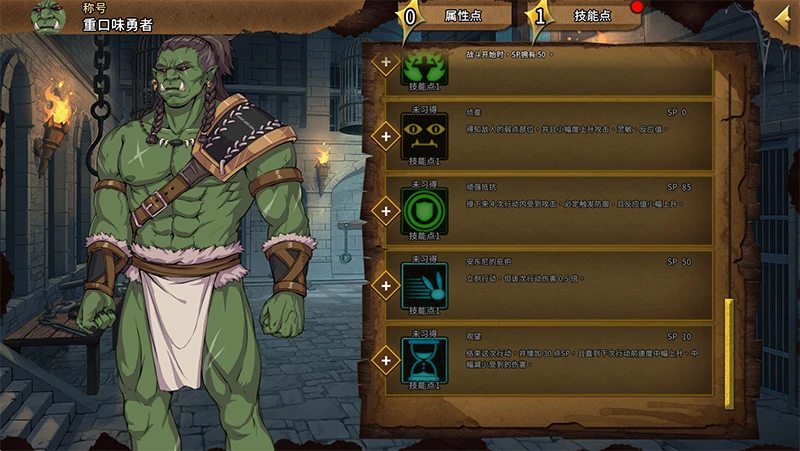
Task: Select the green shield skill icon
Action: 425,211
